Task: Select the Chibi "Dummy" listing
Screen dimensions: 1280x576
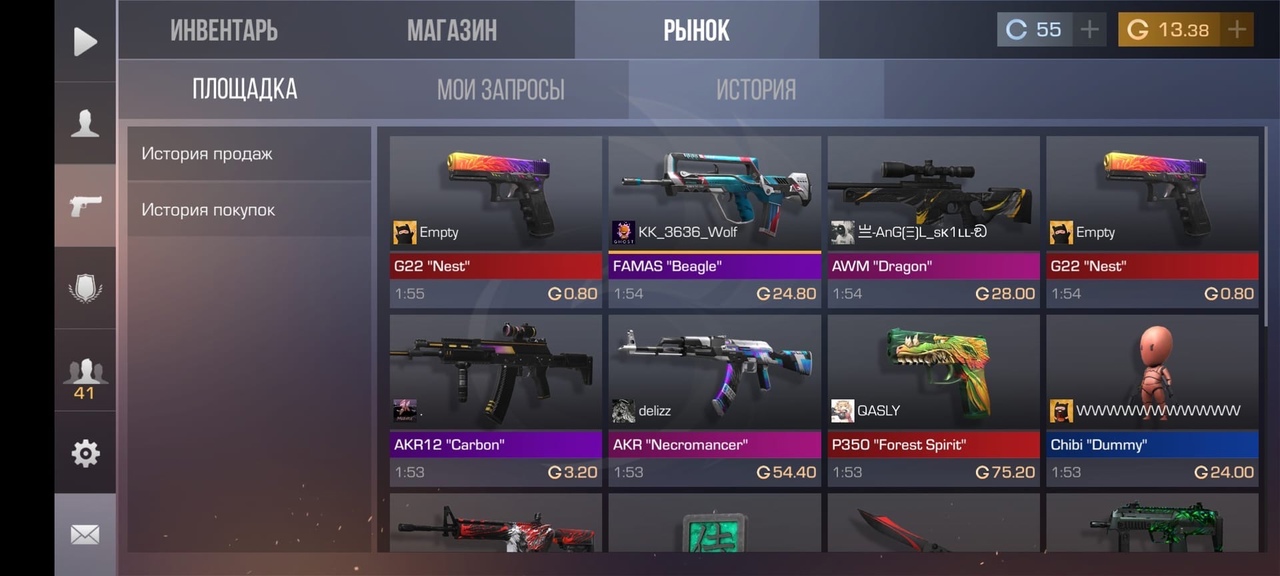Action: point(1152,400)
